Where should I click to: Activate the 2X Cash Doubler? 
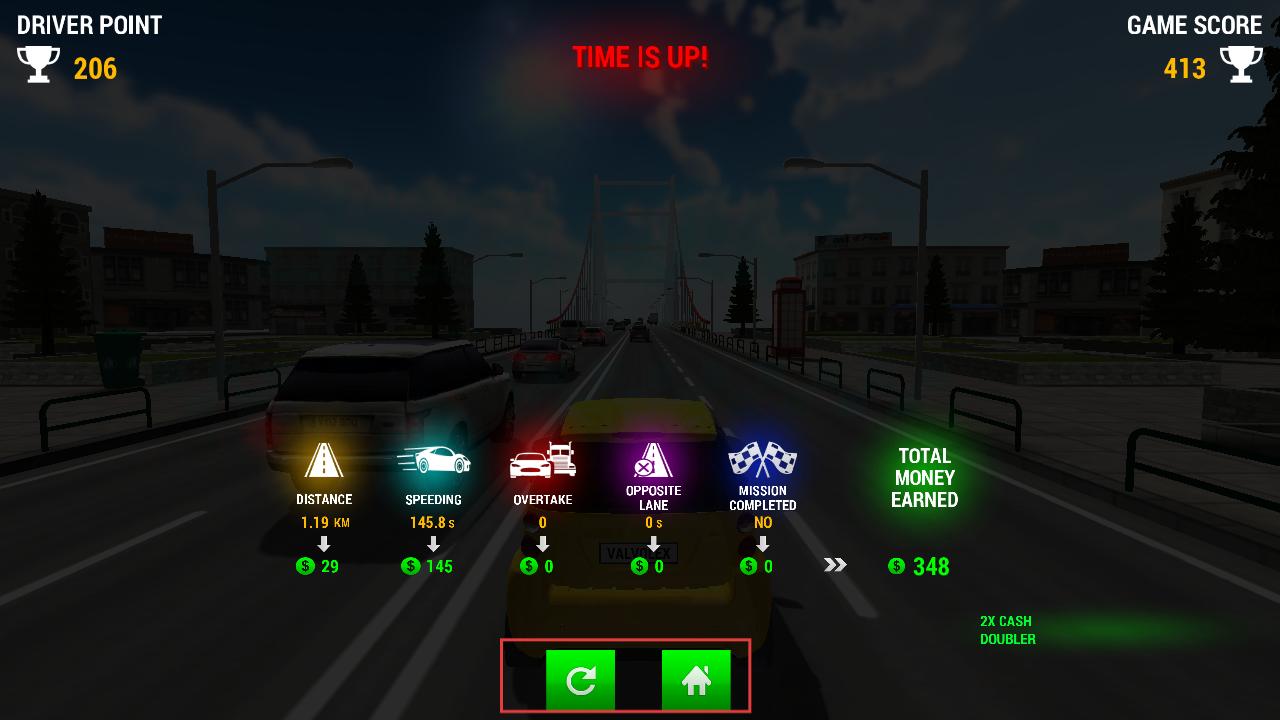(1008, 630)
